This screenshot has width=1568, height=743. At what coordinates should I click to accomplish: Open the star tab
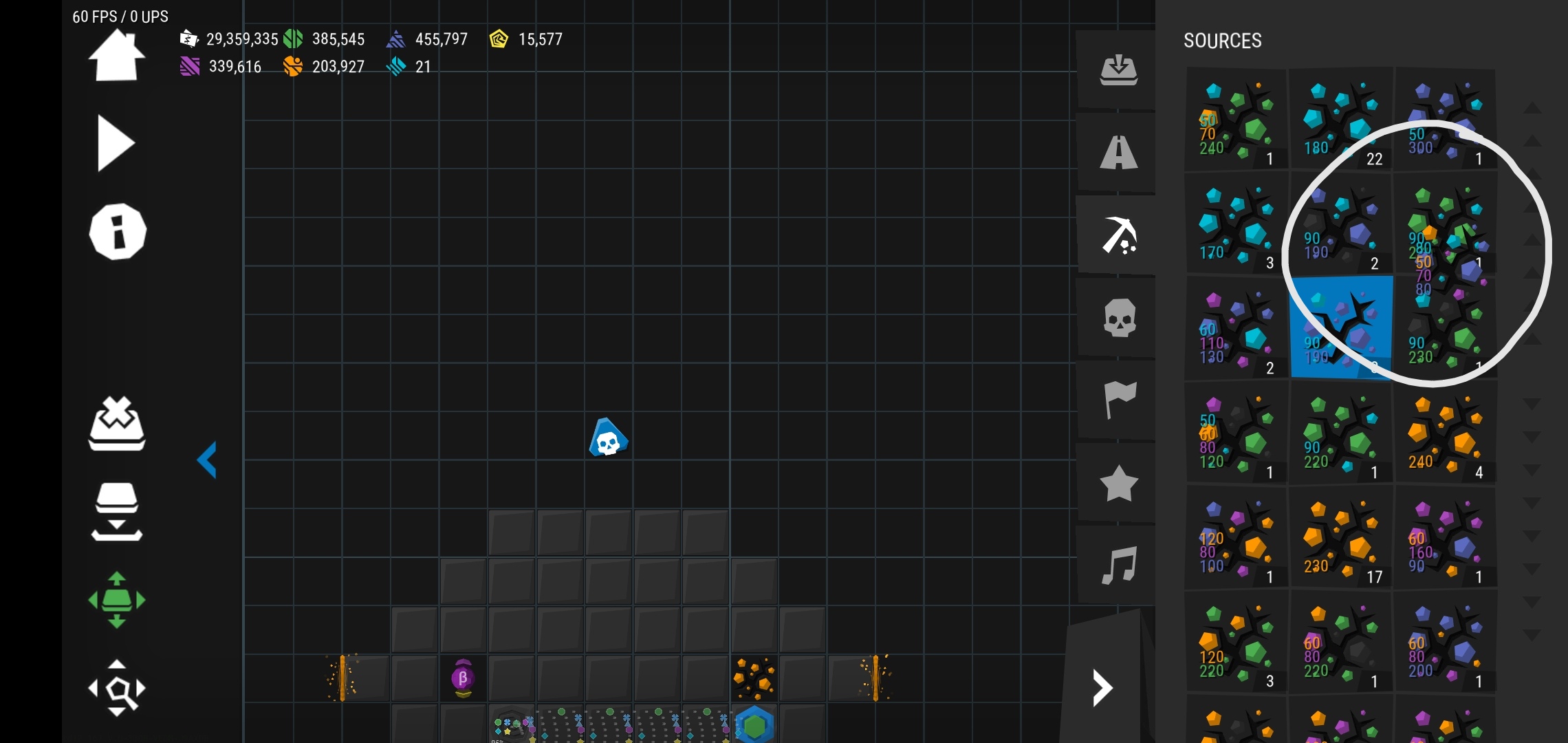pyautogui.click(x=1118, y=483)
